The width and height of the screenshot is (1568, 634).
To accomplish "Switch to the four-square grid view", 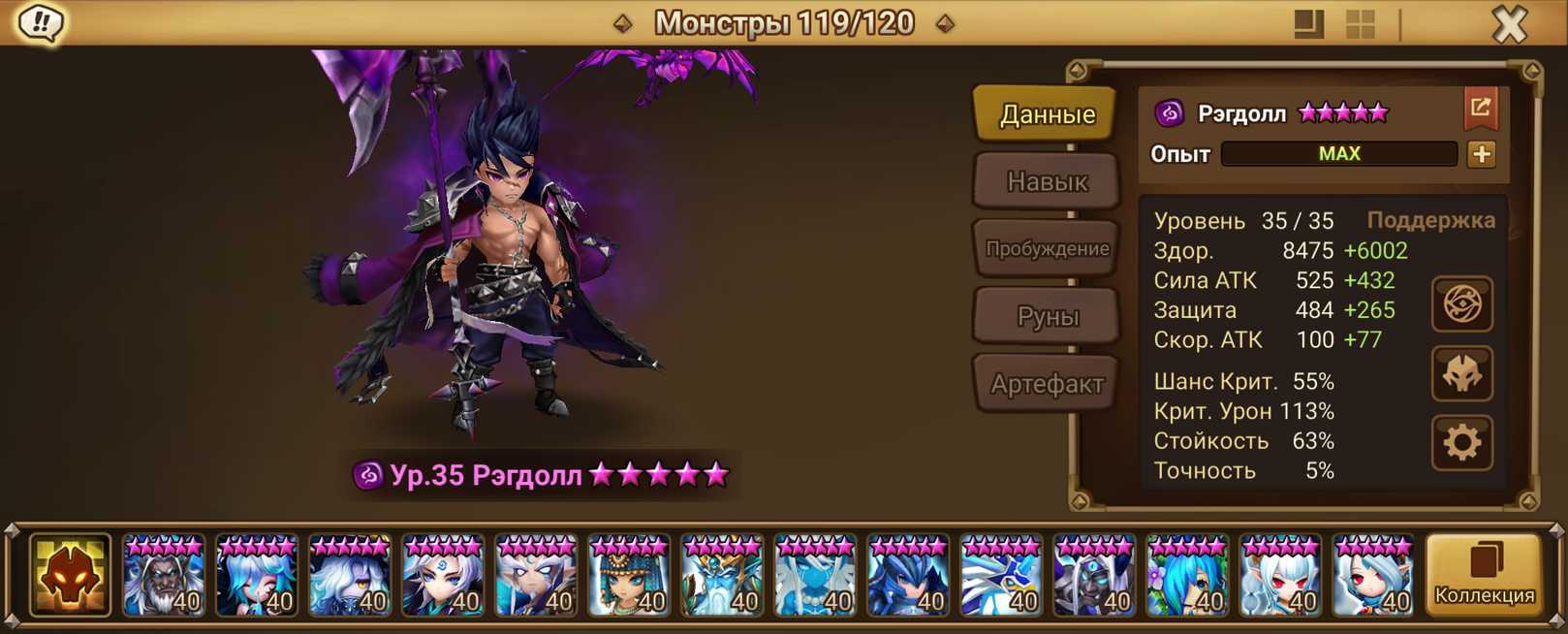I will coord(1361,24).
